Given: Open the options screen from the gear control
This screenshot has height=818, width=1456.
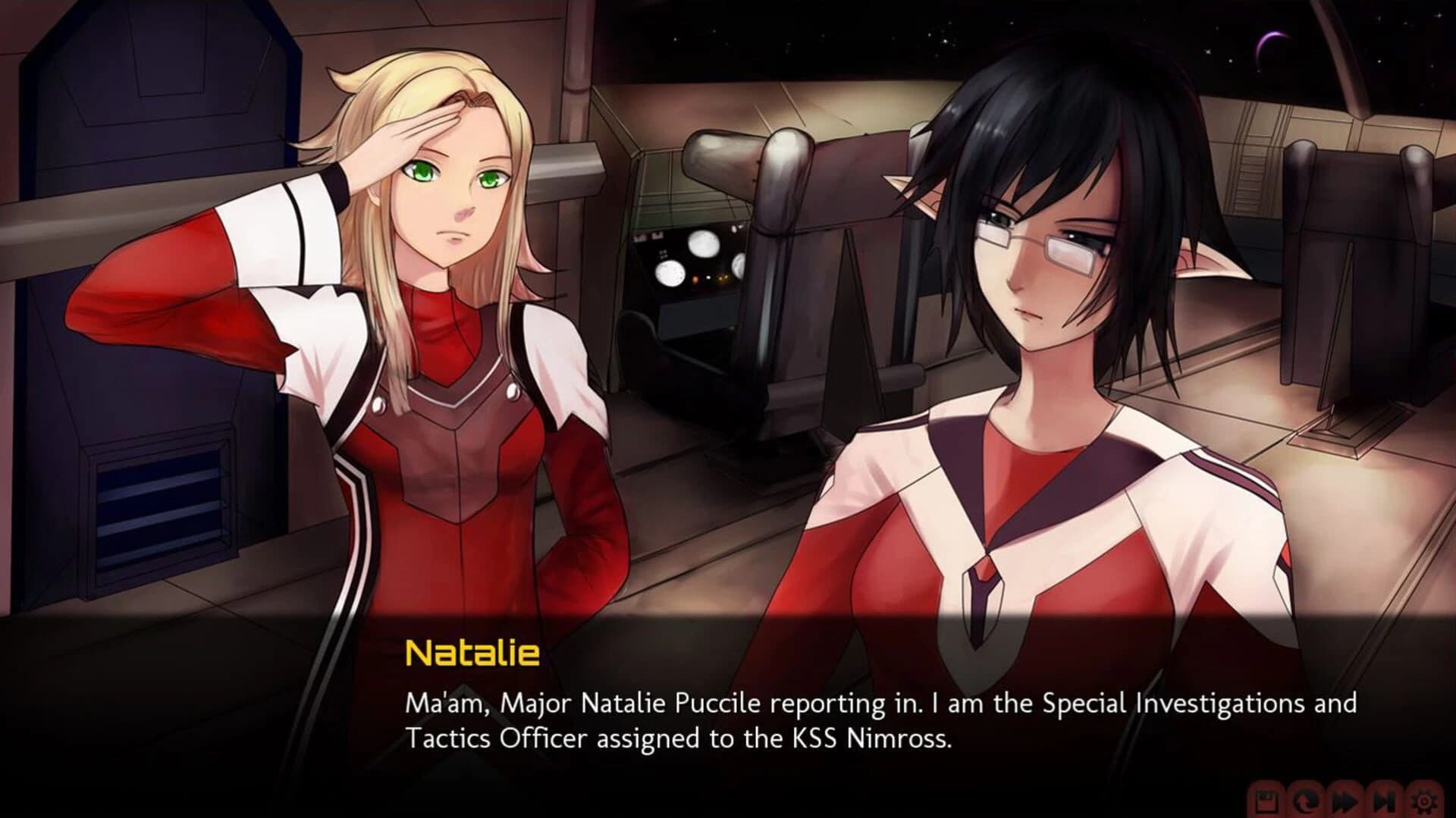Looking at the screenshot, I should click(x=1424, y=801).
